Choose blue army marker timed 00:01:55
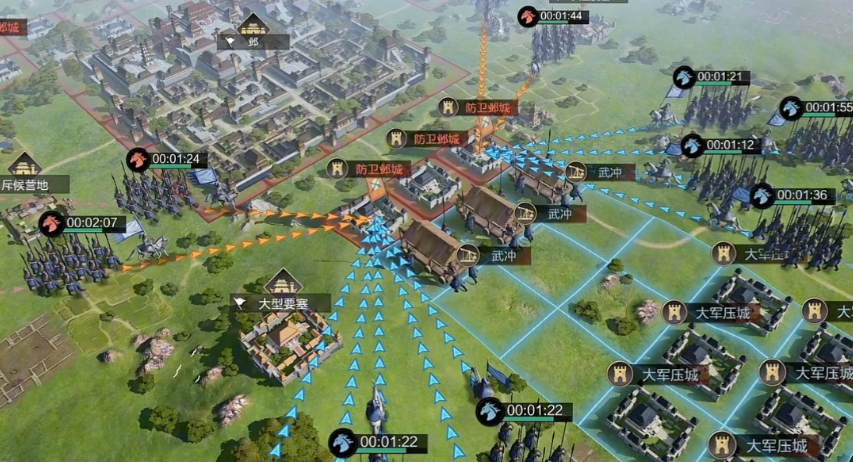The image size is (853, 462). point(791,108)
